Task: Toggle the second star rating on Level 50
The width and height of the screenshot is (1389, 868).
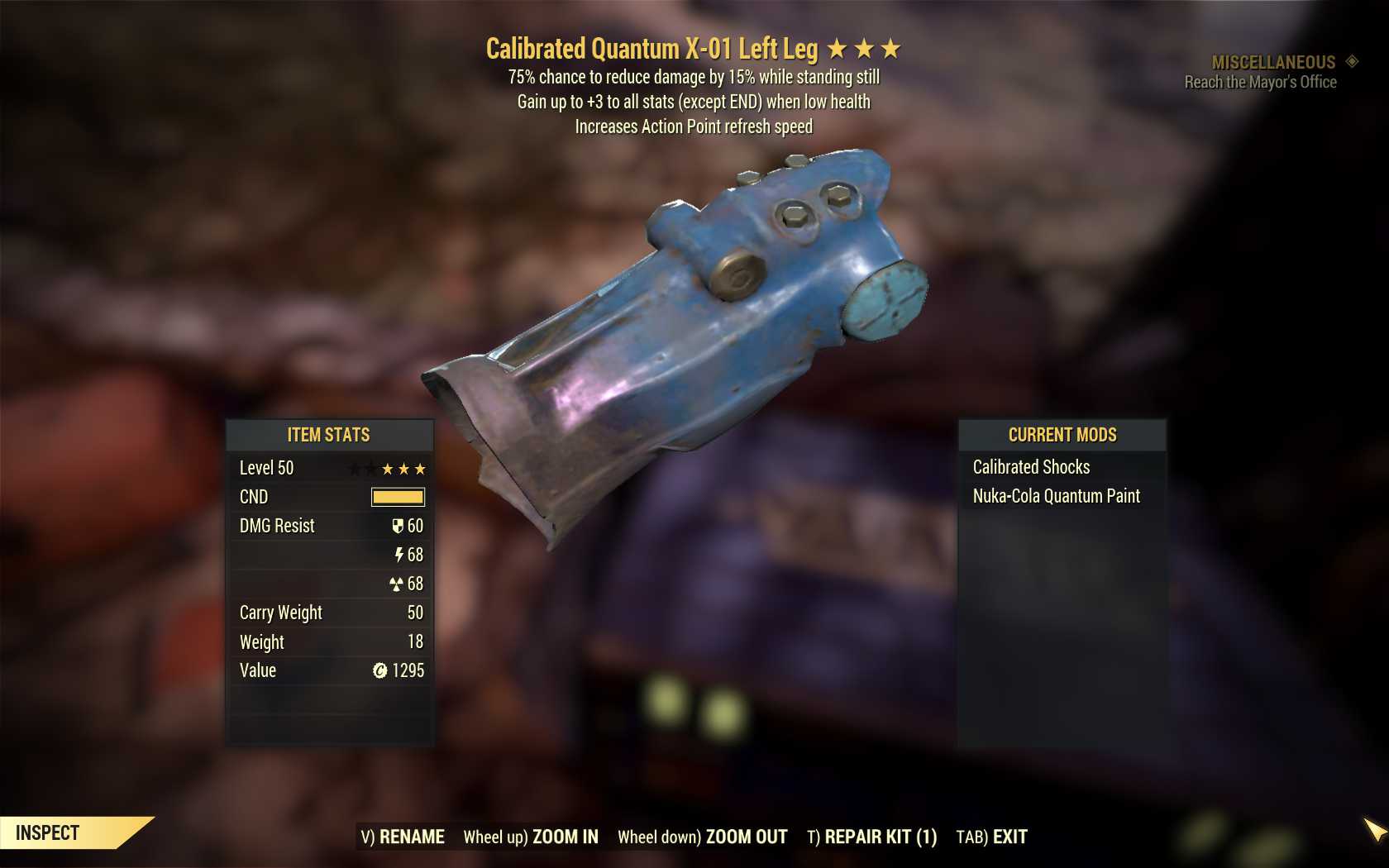Action: pos(405,469)
